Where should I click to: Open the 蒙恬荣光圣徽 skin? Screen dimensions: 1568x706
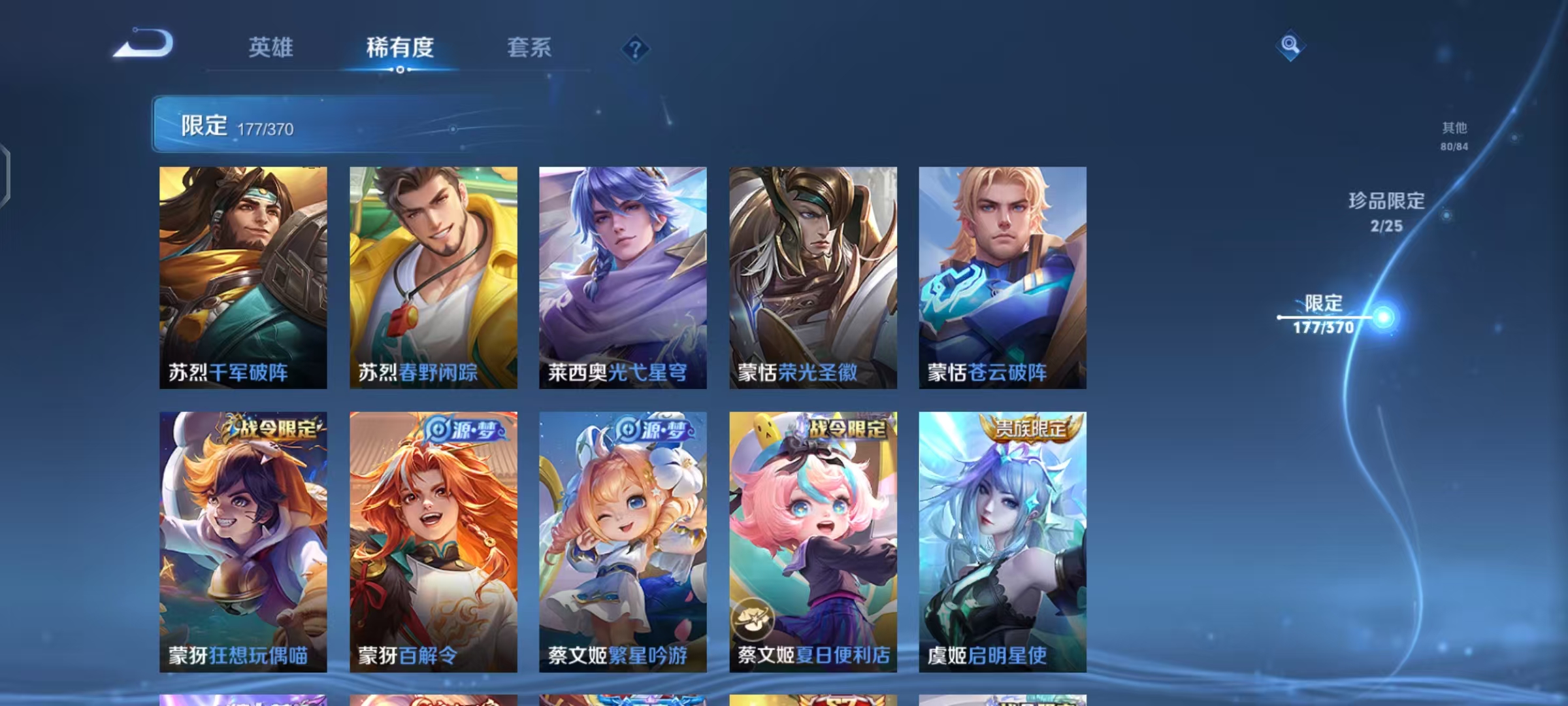(x=813, y=275)
